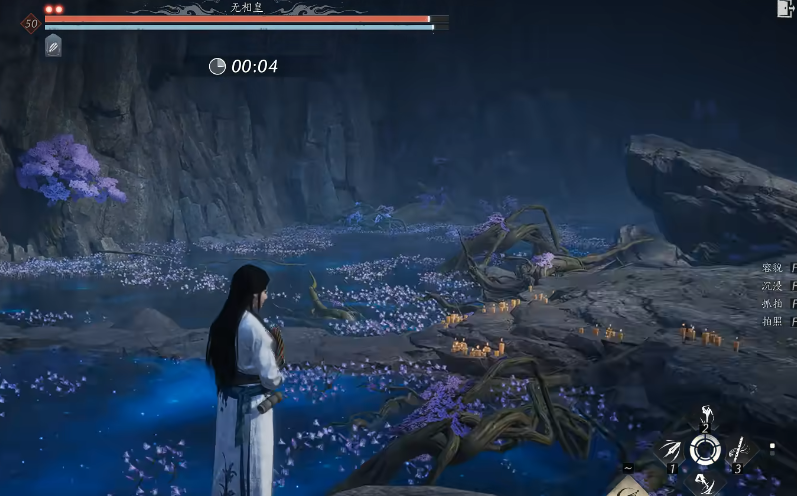Use the skill icon above slot 2
Image resolution: width=797 pixels, height=496 pixels.
coord(706,415)
